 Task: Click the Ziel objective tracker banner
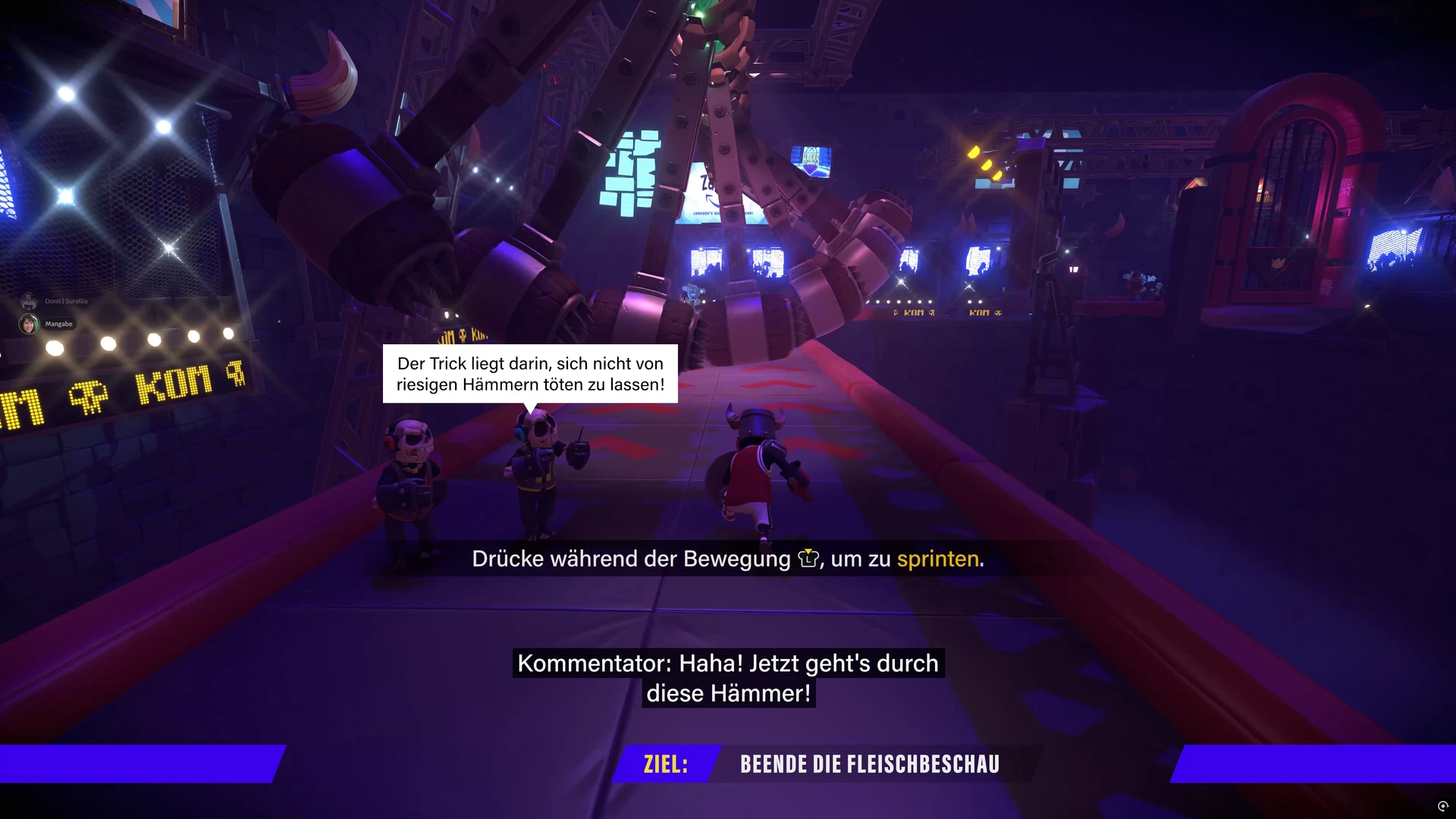[x=823, y=764]
